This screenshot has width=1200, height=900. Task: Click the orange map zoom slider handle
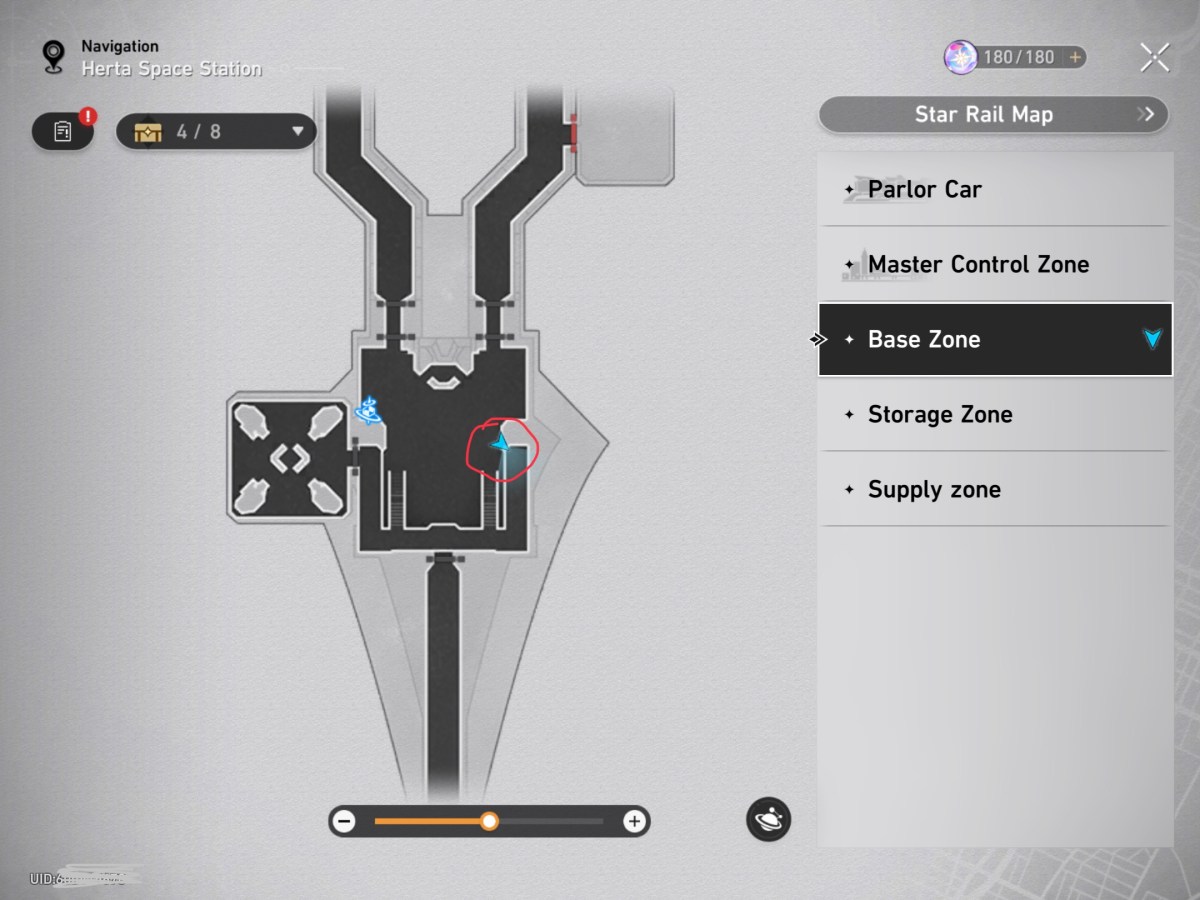(x=489, y=822)
